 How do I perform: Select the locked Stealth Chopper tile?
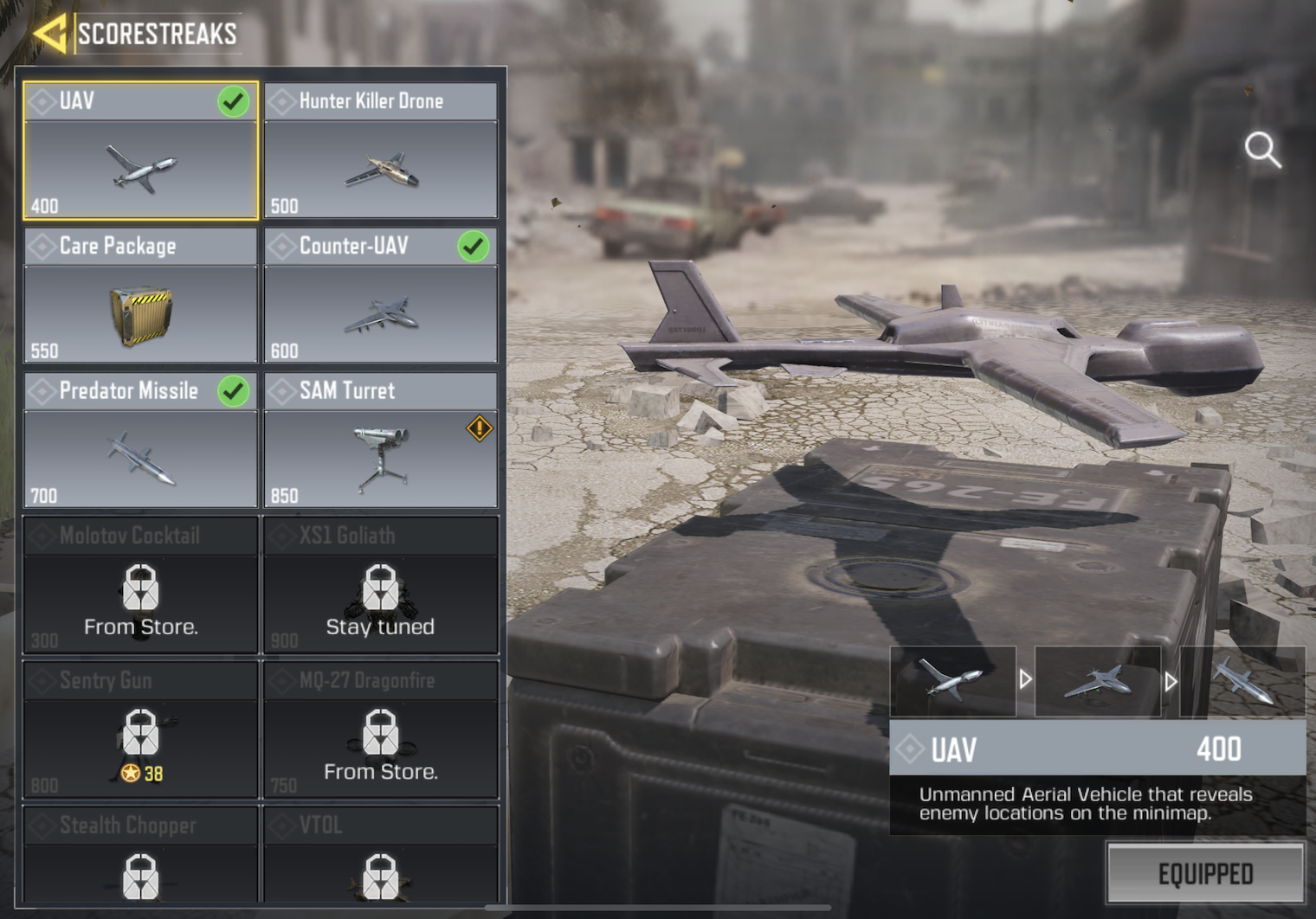click(140, 857)
